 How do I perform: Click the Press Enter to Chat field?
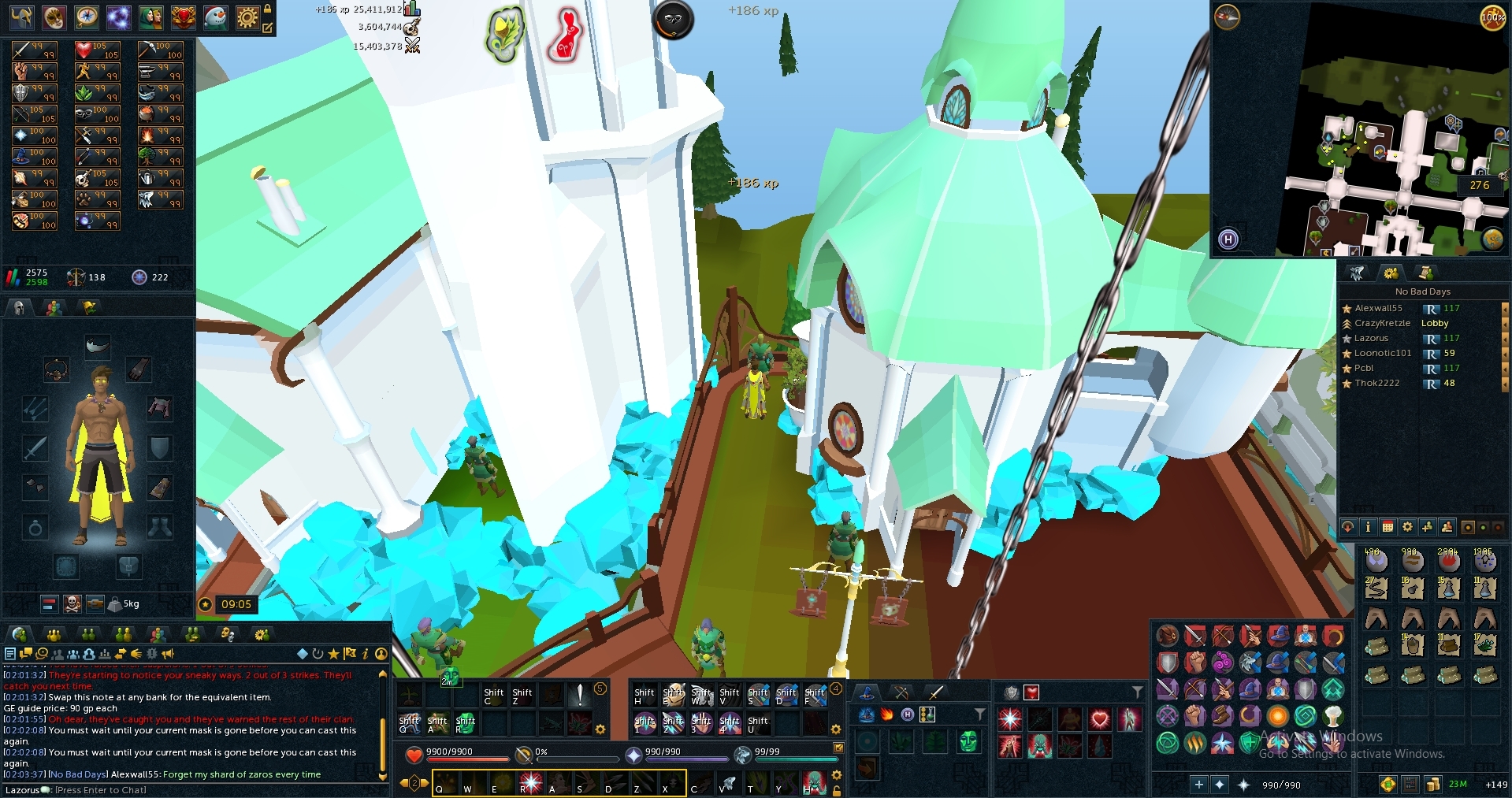[x=102, y=789]
